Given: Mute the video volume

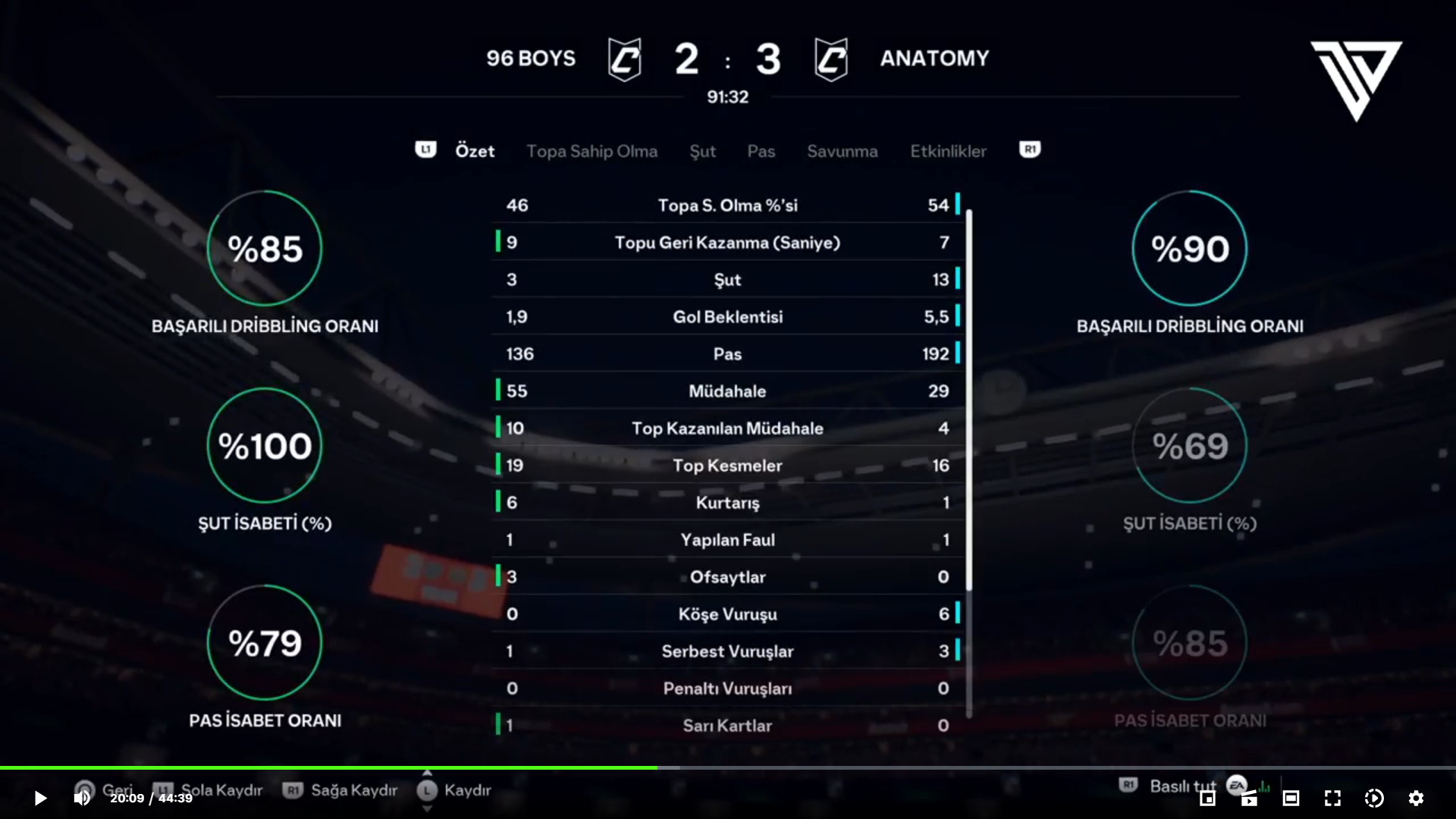Looking at the screenshot, I should click(x=82, y=798).
